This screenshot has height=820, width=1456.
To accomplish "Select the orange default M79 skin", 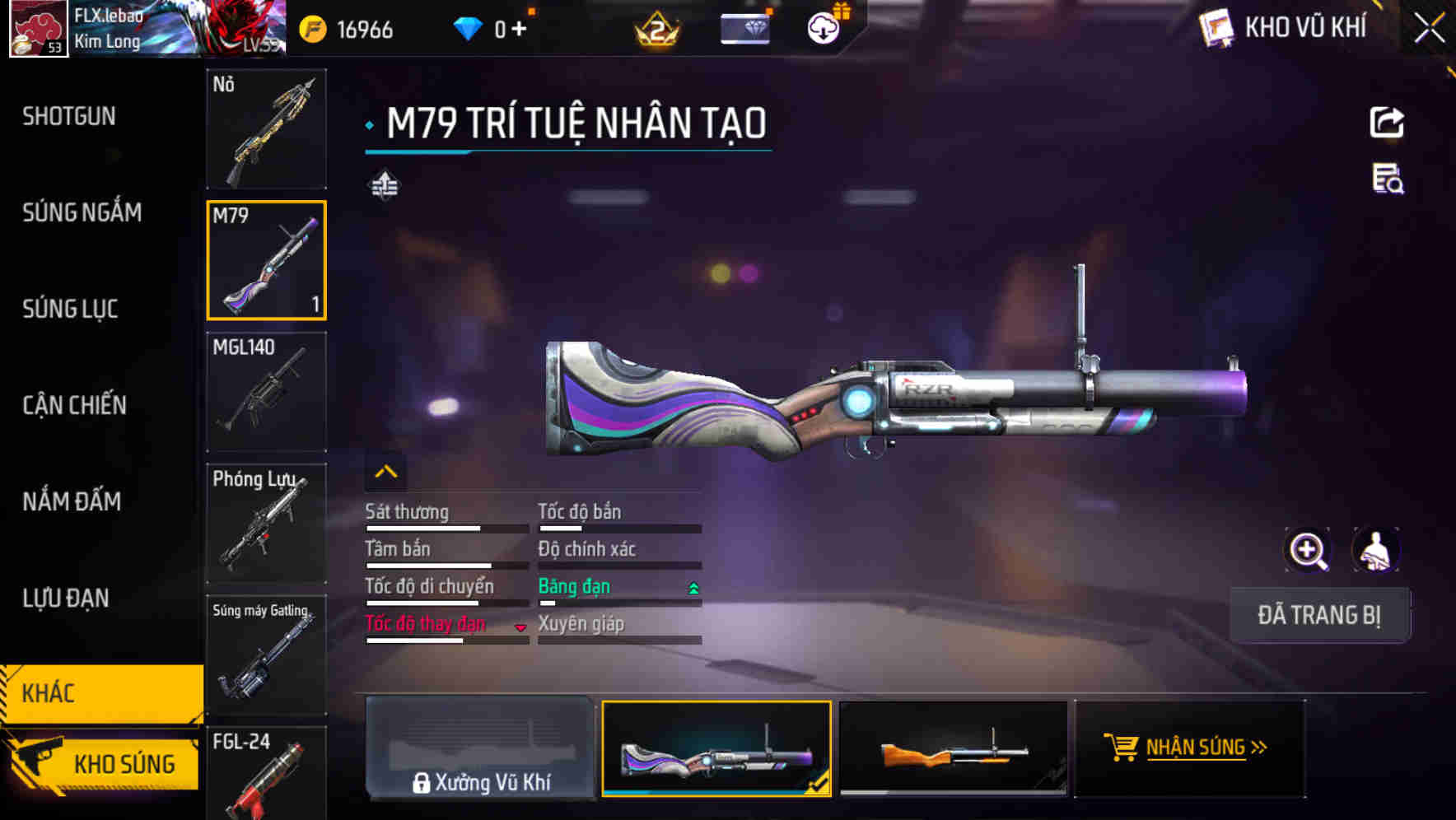I will point(953,748).
